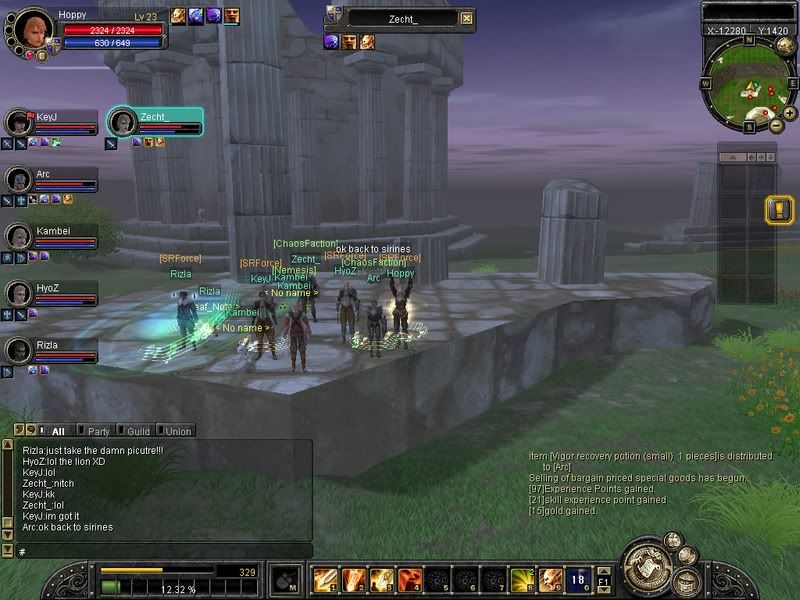This screenshot has height=600, width=800.
Task: Switch chat to the Party tab
Action: click(99, 431)
